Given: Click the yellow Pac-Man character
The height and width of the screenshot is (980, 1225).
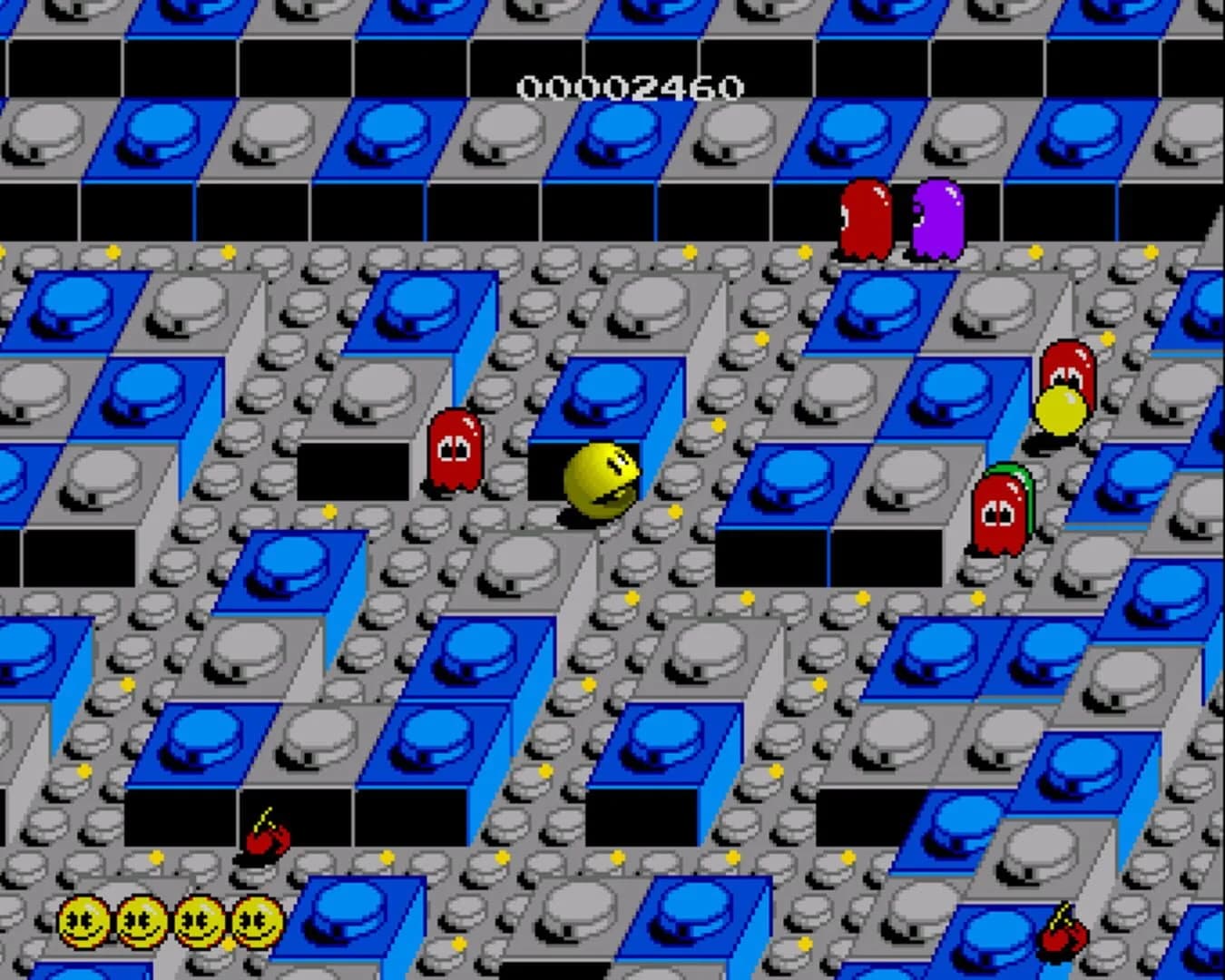Looking at the screenshot, I should pos(601,481).
